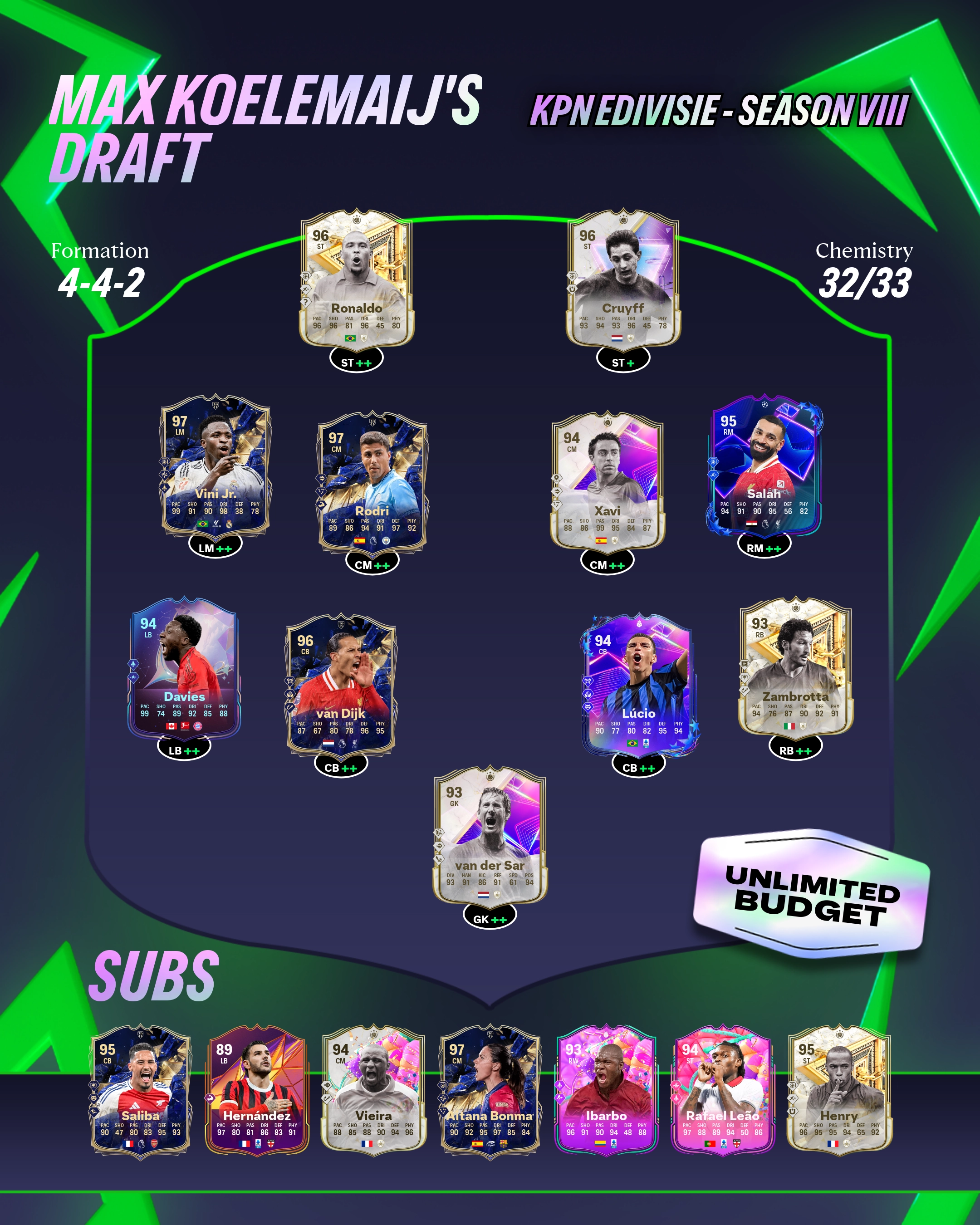This screenshot has width=980, height=1225.
Task: Choose the Salah right midfielder card
Action: (764, 466)
